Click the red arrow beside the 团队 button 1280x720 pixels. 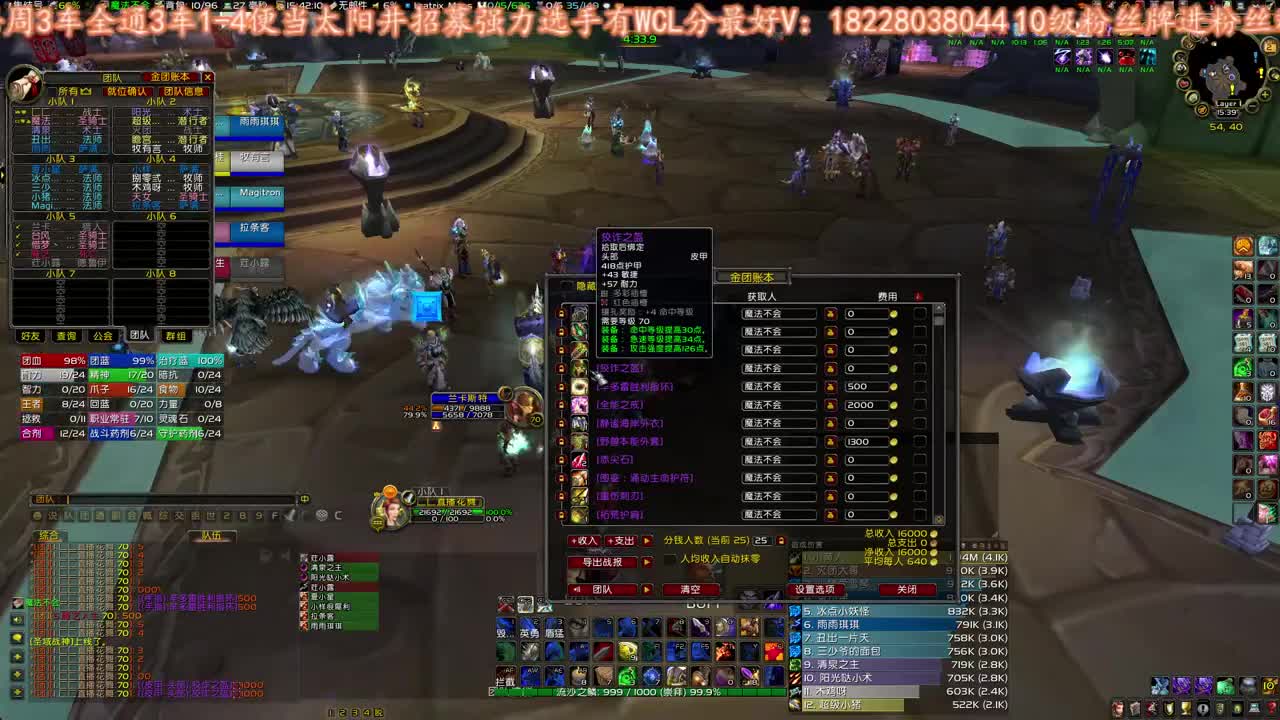click(645, 589)
